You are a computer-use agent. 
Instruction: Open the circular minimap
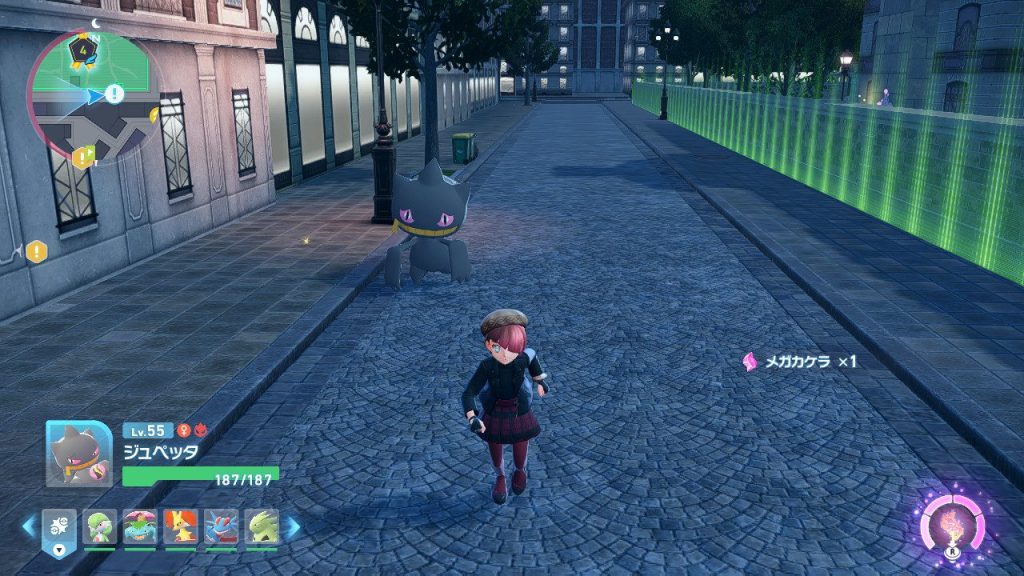click(92, 97)
